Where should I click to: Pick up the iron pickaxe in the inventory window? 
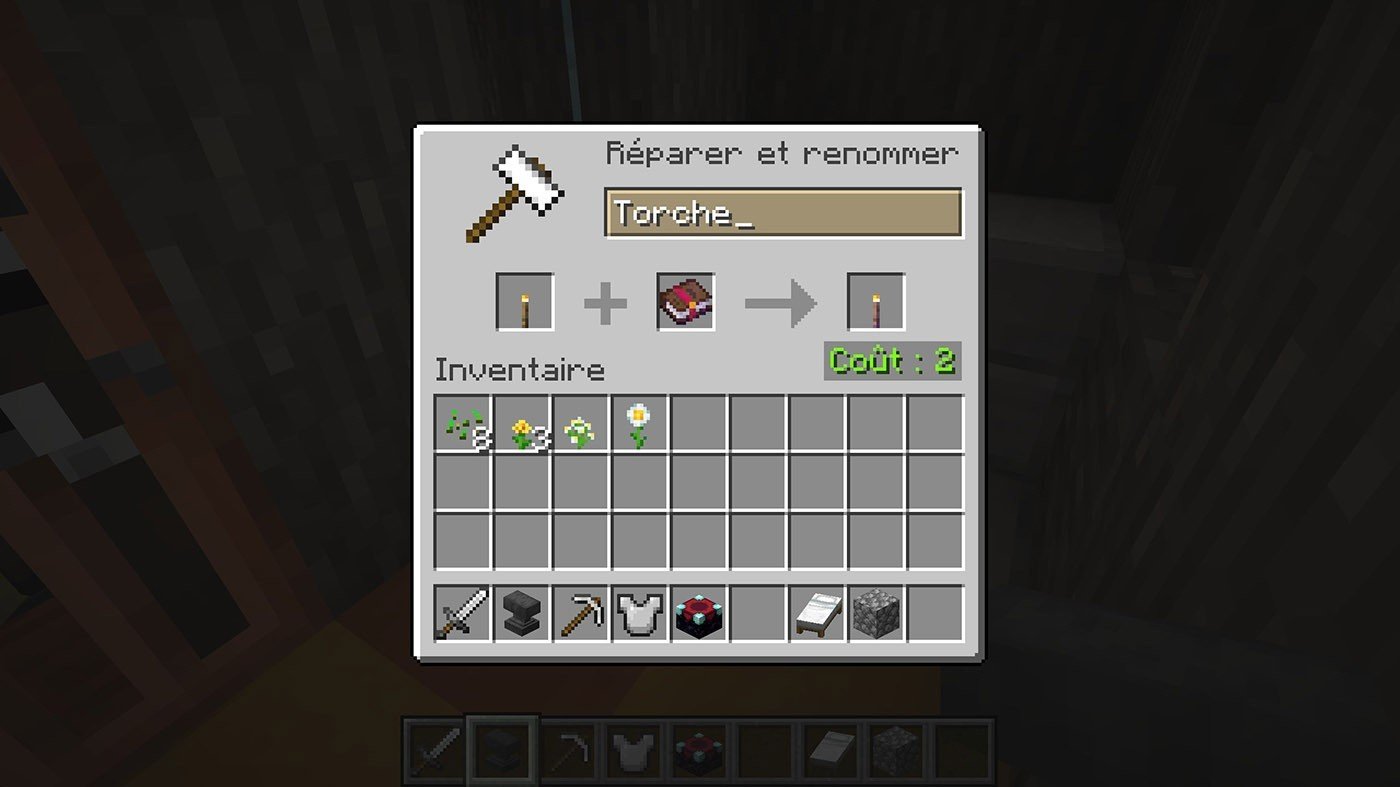[581, 613]
